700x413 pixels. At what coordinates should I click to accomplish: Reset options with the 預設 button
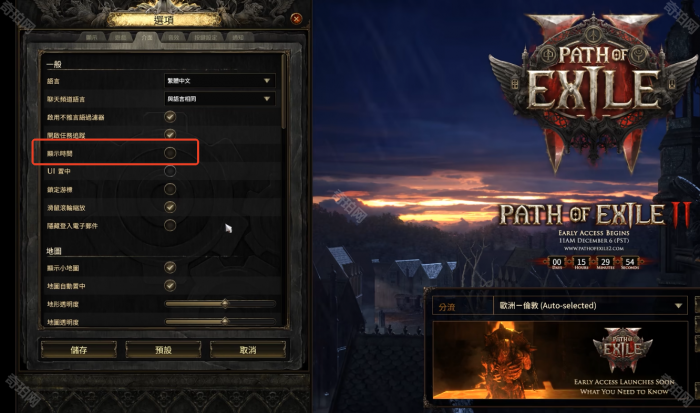click(163, 351)
